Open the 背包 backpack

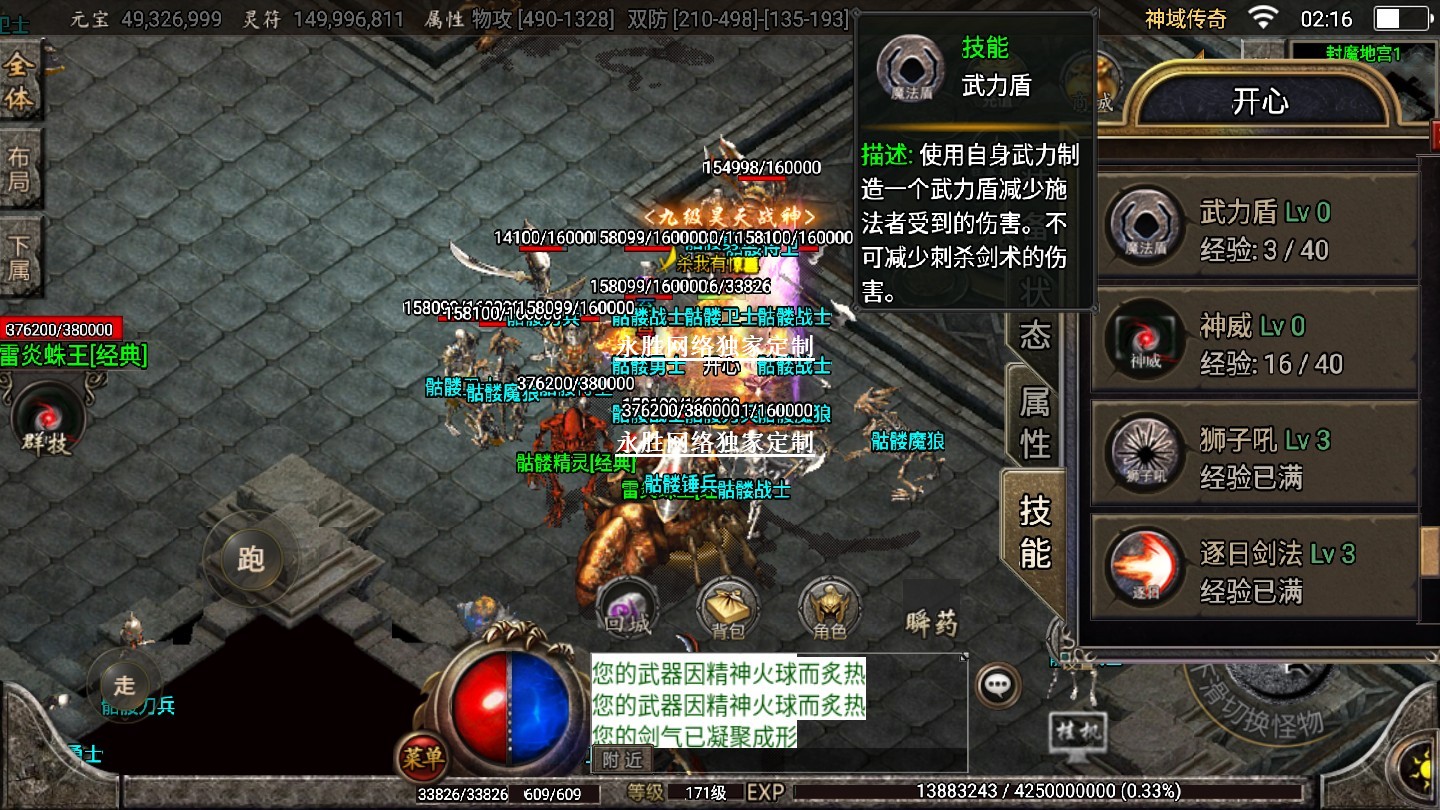click(728, 608)
